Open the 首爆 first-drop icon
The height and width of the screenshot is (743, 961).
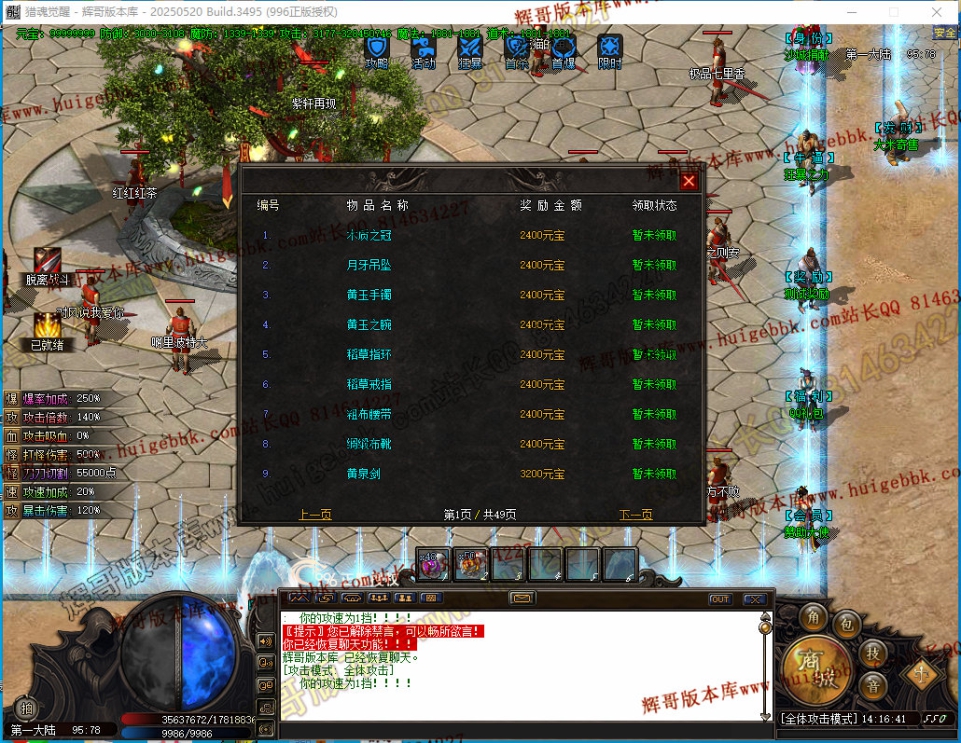(563, 48)
